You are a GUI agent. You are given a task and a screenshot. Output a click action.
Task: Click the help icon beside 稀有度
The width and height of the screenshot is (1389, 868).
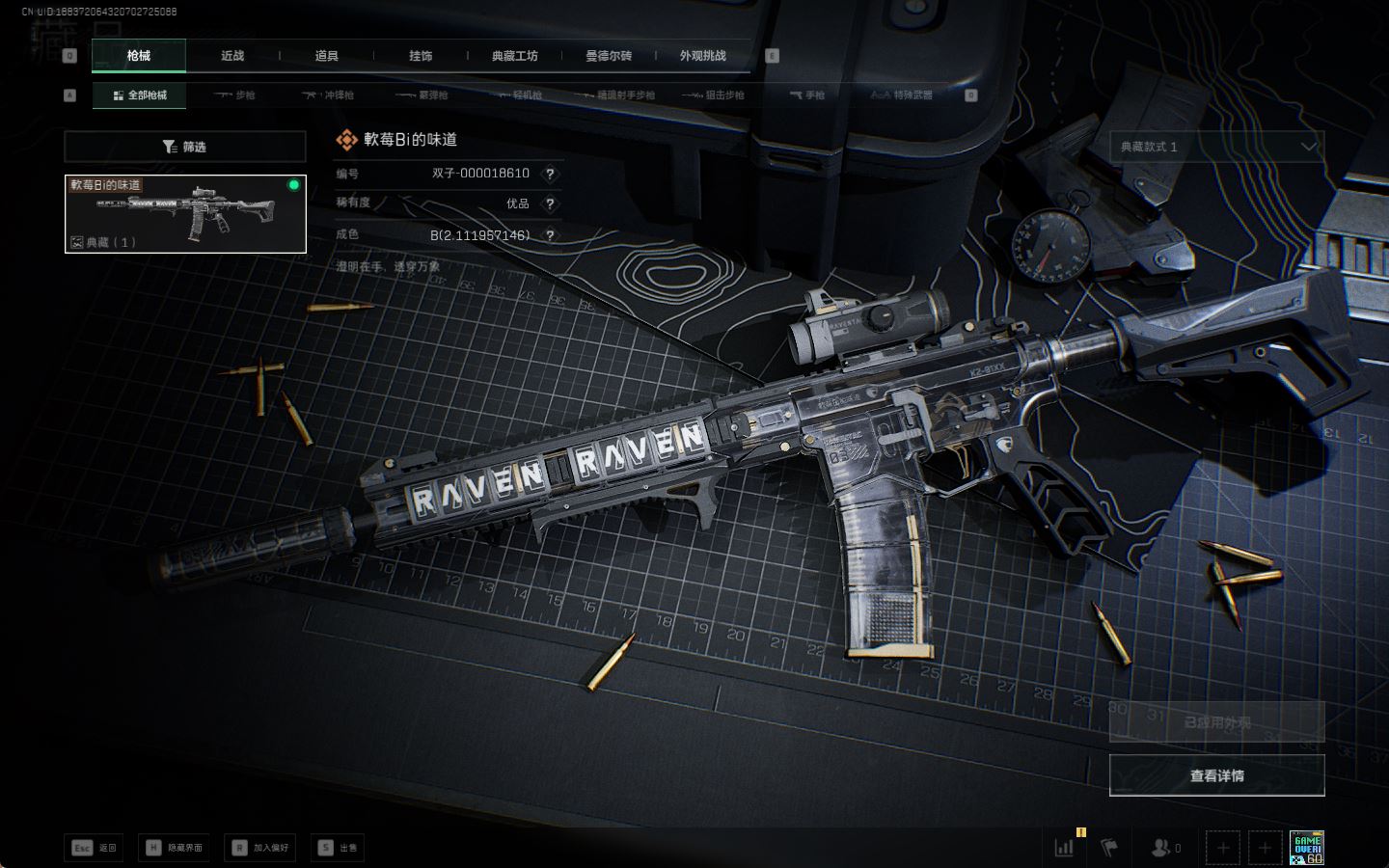point(550,203)
